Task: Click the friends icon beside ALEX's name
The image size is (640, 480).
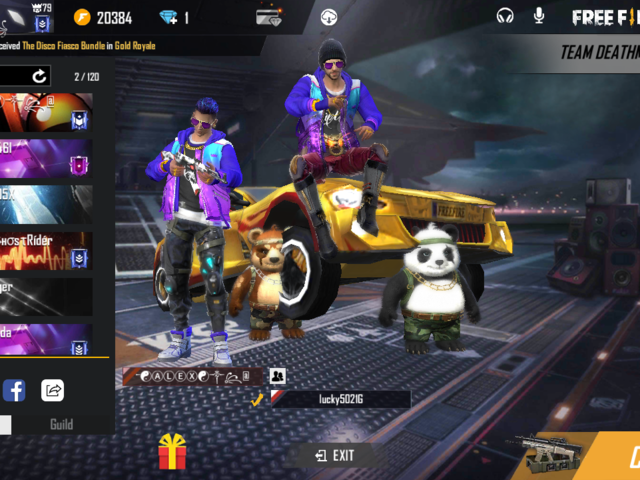Action: coord(277,376)
